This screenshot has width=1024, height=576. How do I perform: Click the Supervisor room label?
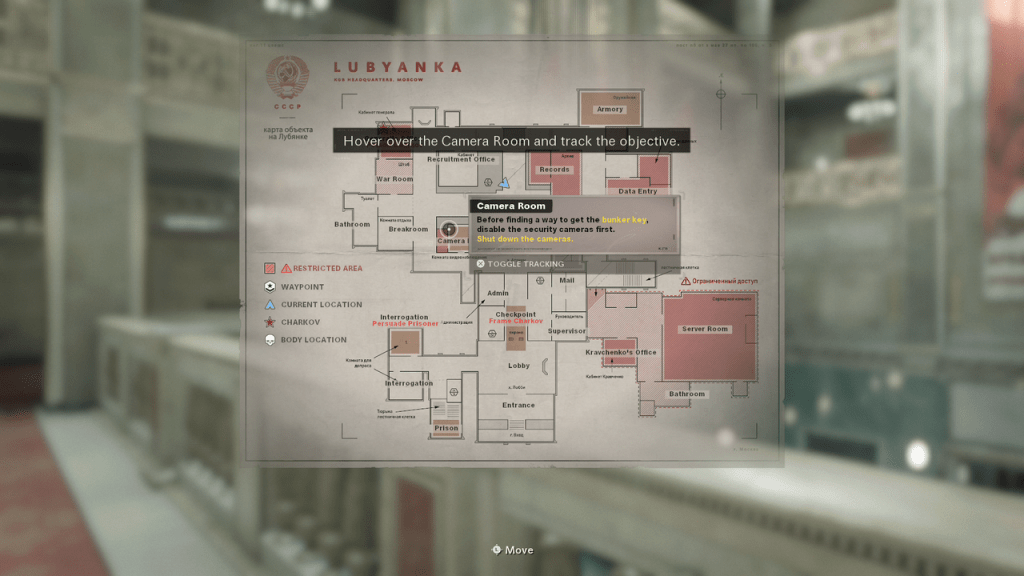(x=567, y=331)
